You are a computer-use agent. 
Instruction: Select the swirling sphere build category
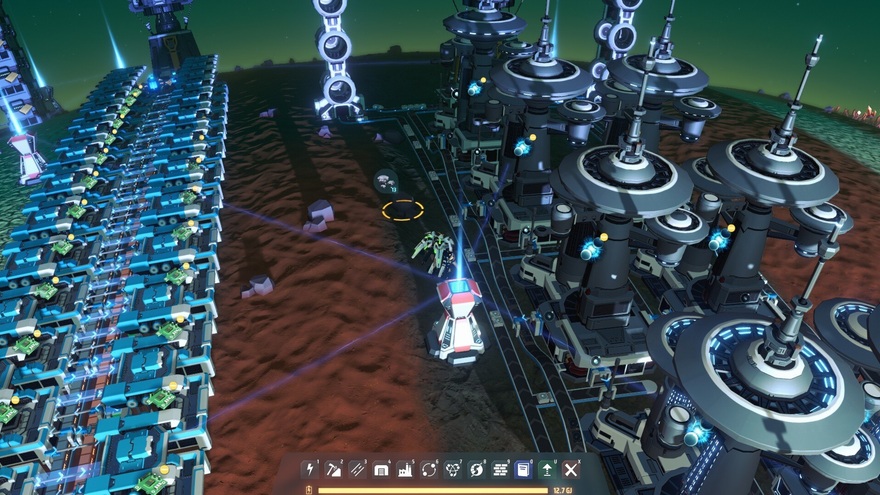(x=477, y=469)
